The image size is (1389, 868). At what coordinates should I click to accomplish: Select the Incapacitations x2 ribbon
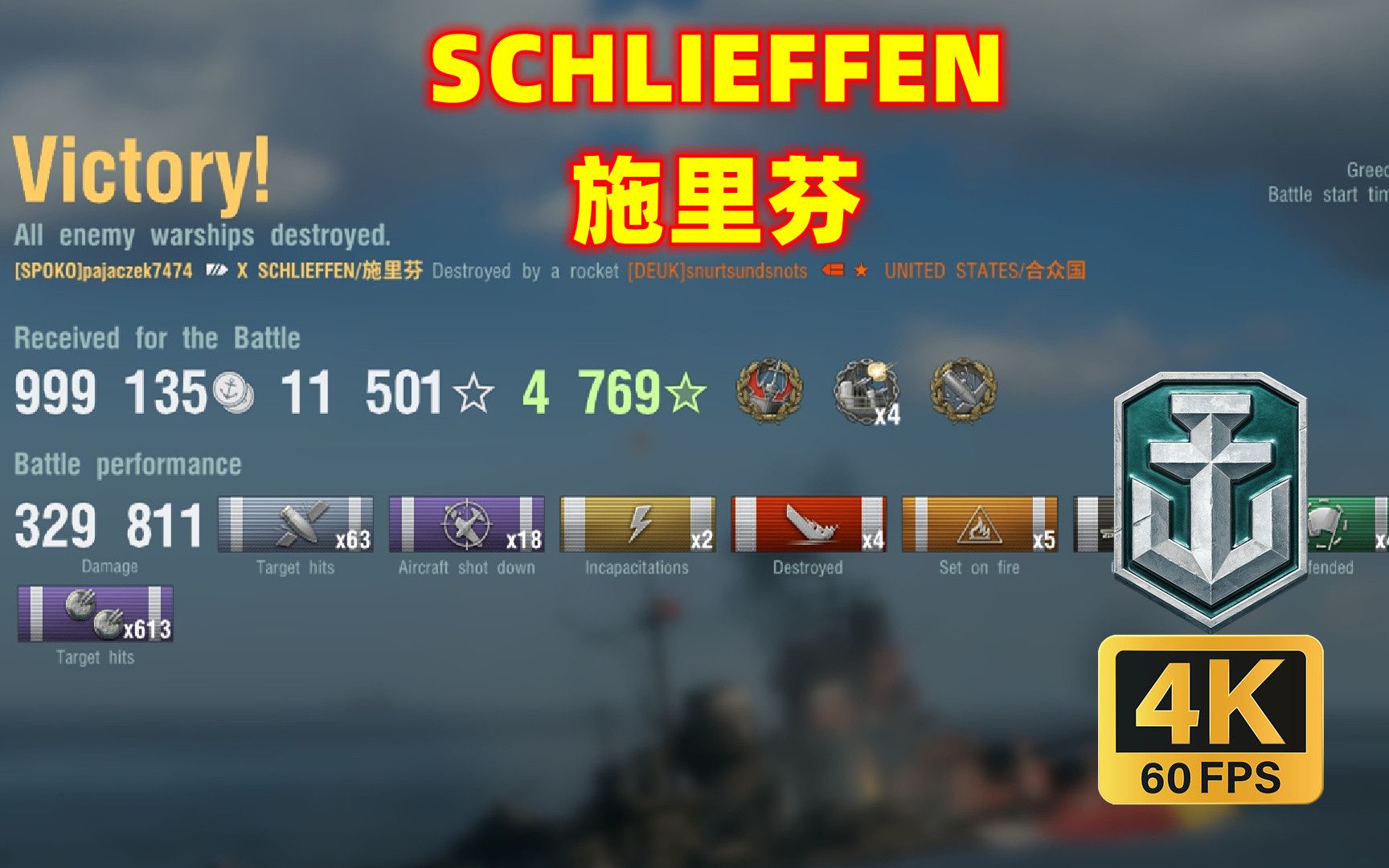(x=639, y=522)
